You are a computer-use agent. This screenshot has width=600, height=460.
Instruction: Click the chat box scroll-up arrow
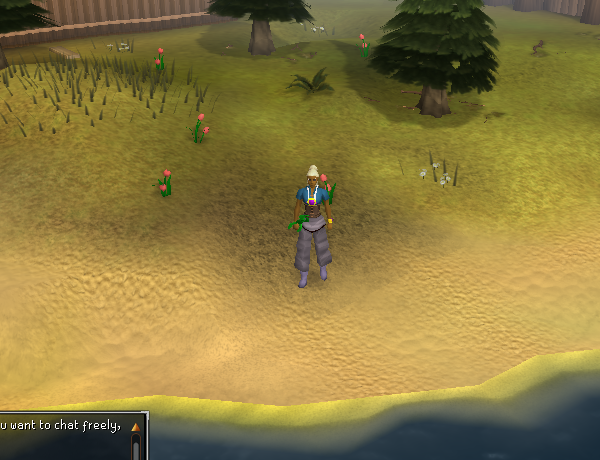tap(136, 426)
